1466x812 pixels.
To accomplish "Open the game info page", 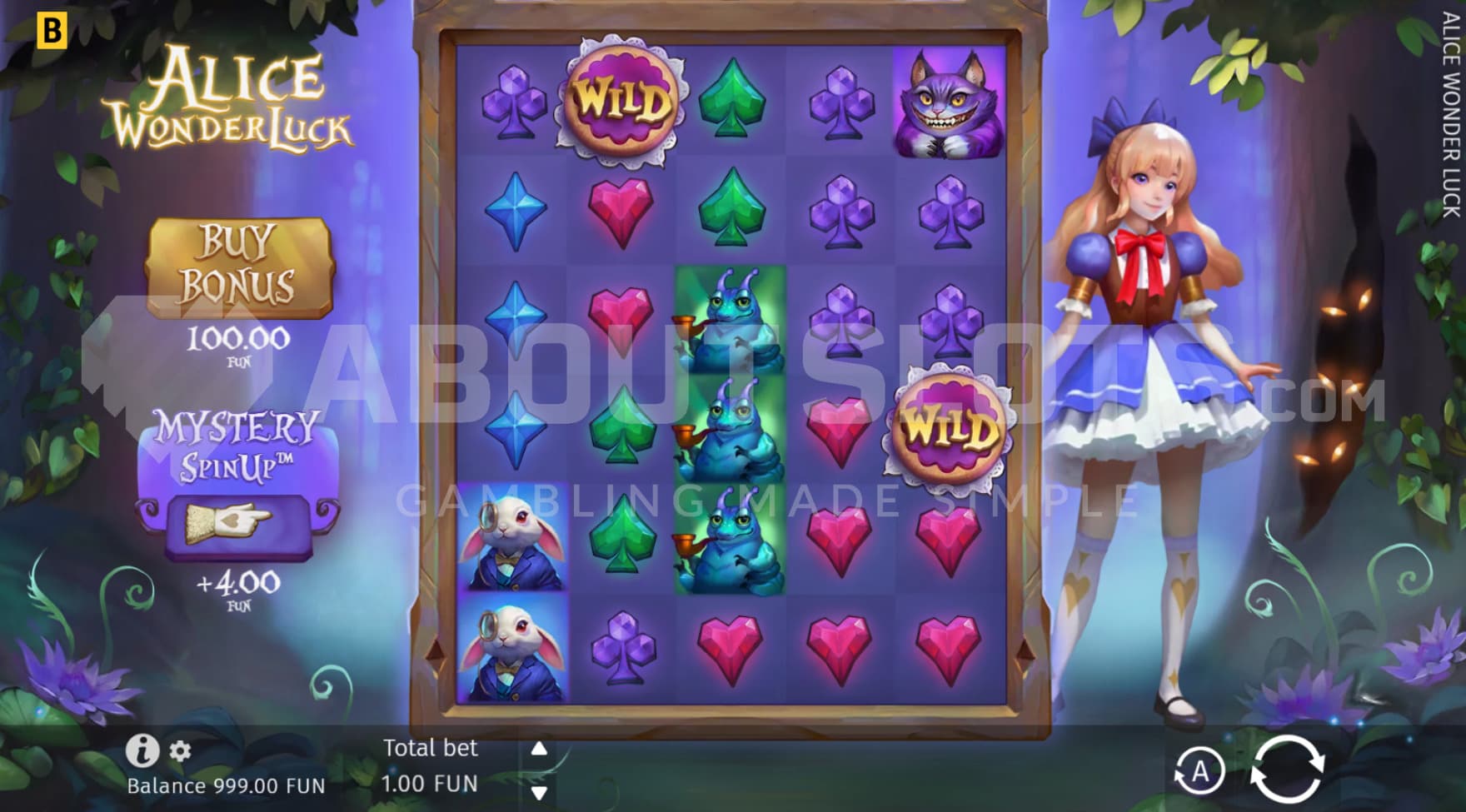I will (142, 751).
